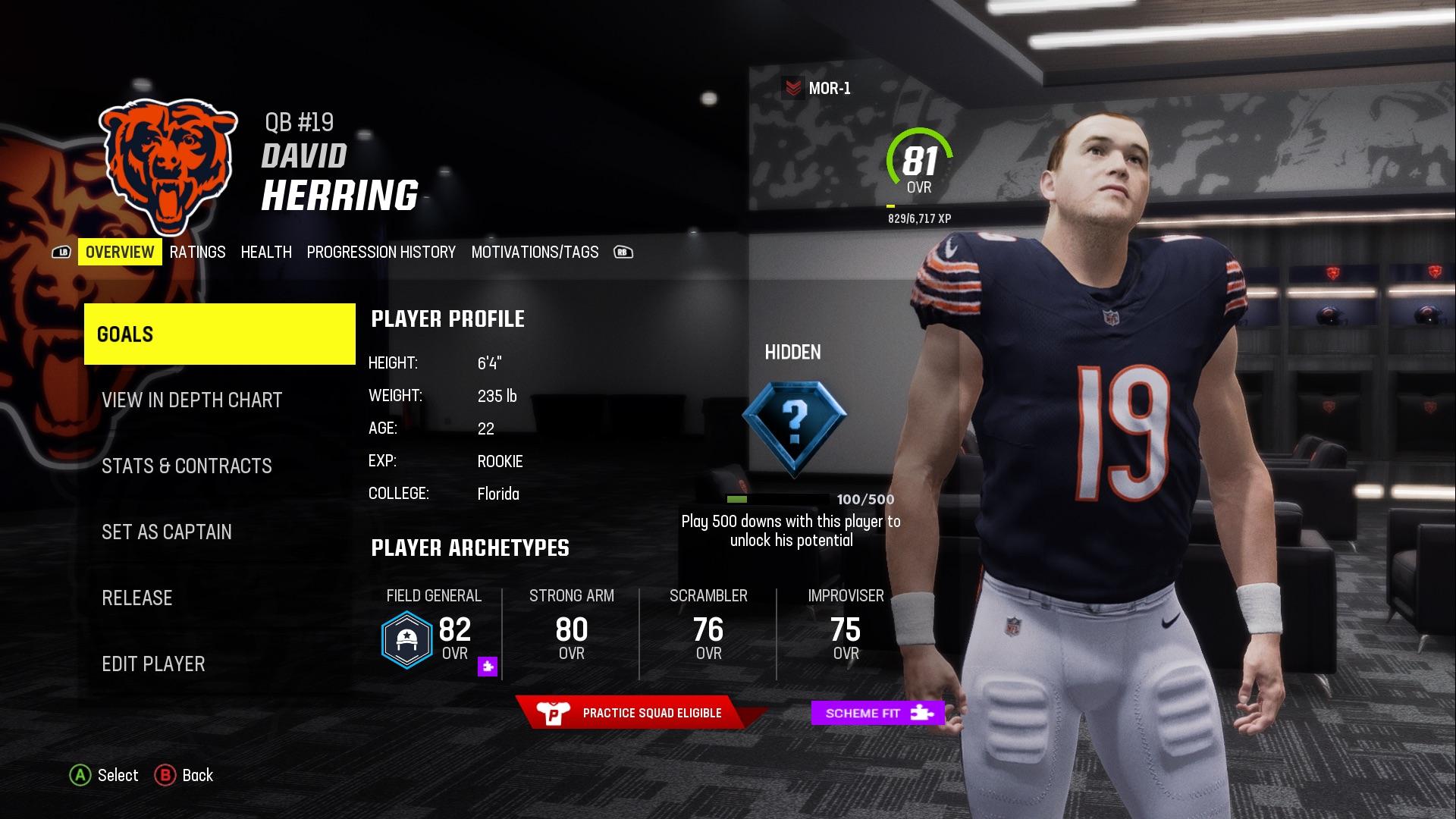Click the RB bumper icon after Motivations/Tags
This screenshot has height=819, width=1456.
click(x=623, y=252)
